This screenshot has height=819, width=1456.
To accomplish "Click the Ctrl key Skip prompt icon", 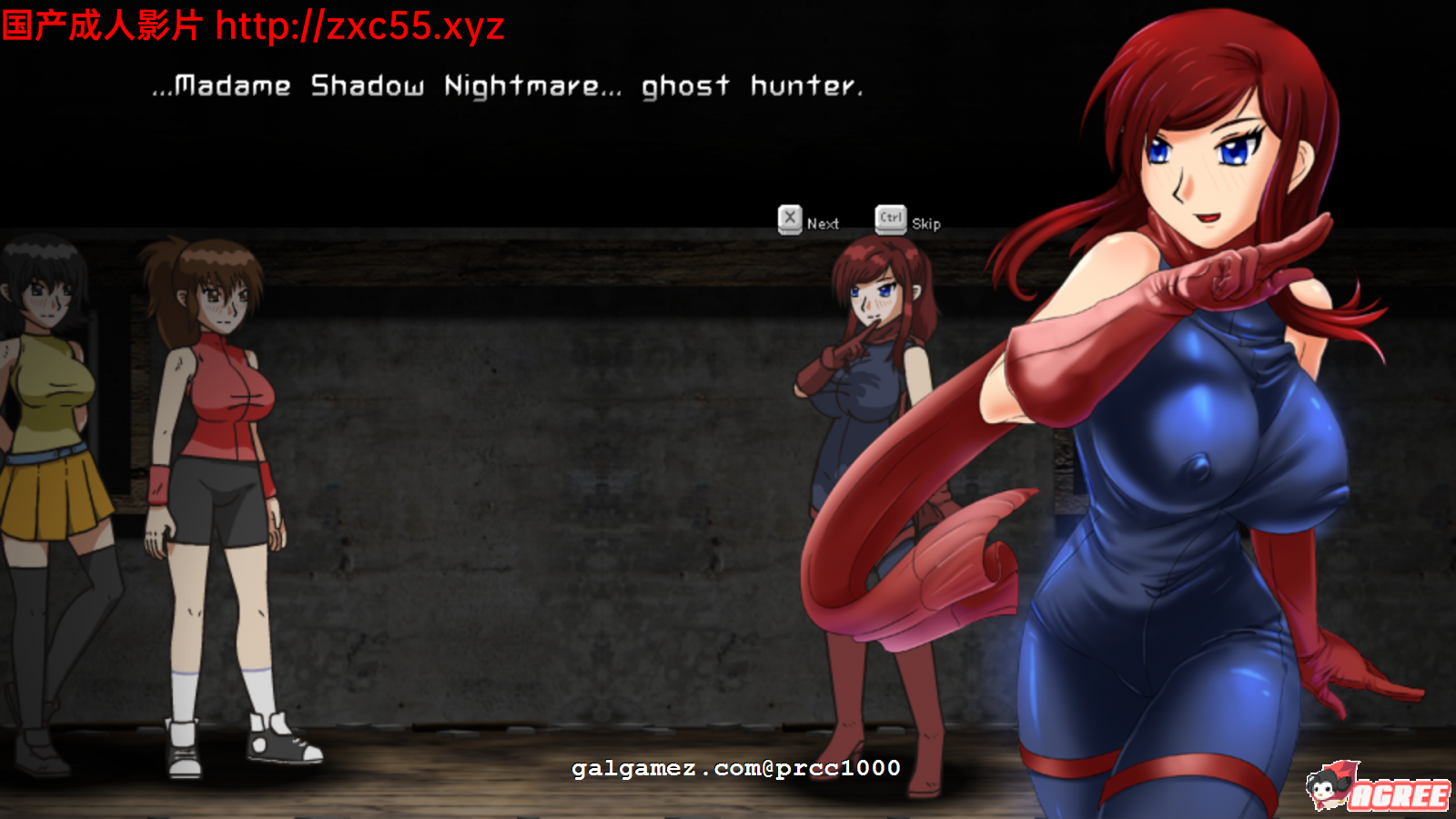I will [889, 218].
